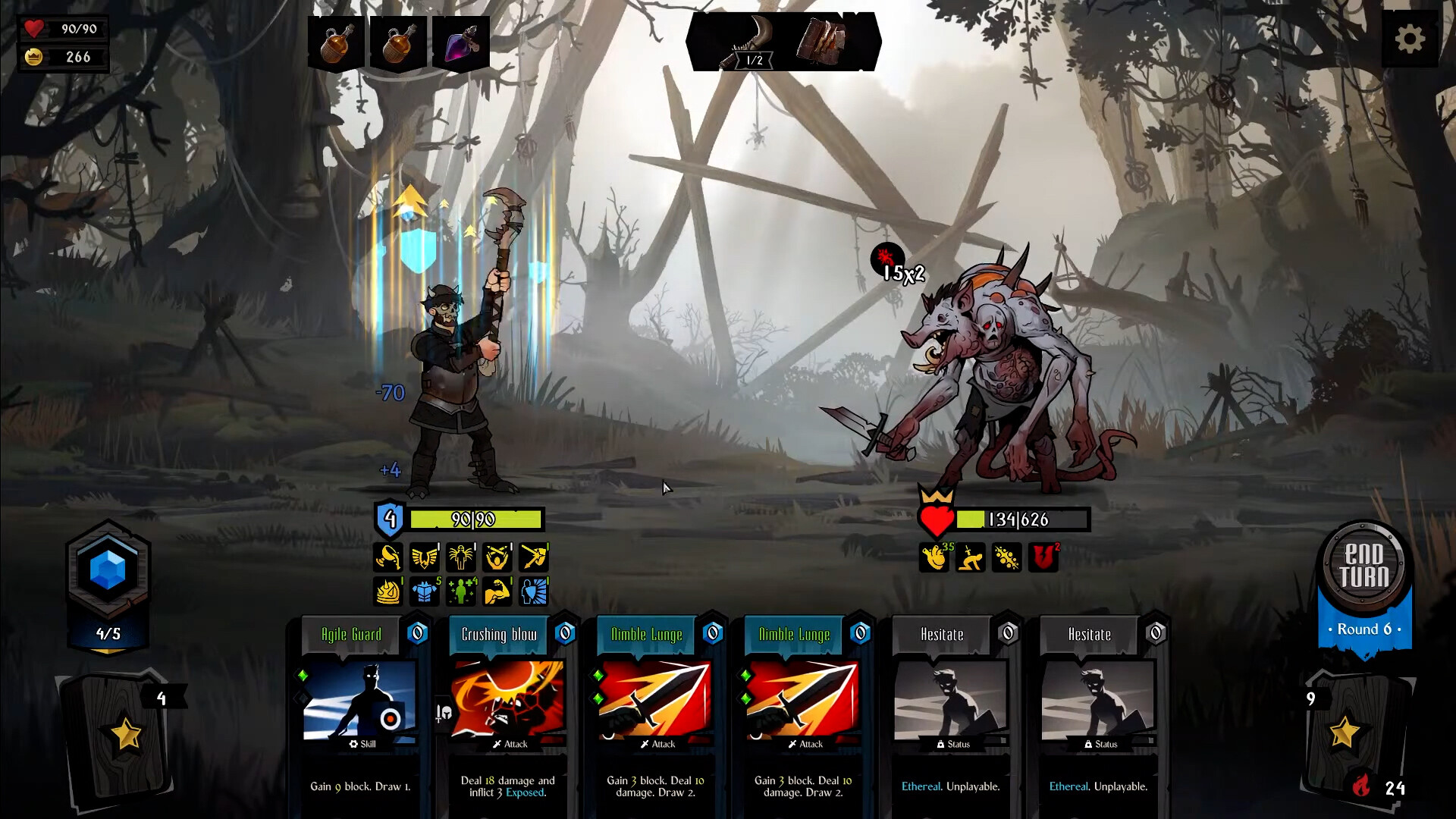
Task: View the enemy attack intent icon
Action: tap(886, 259)
